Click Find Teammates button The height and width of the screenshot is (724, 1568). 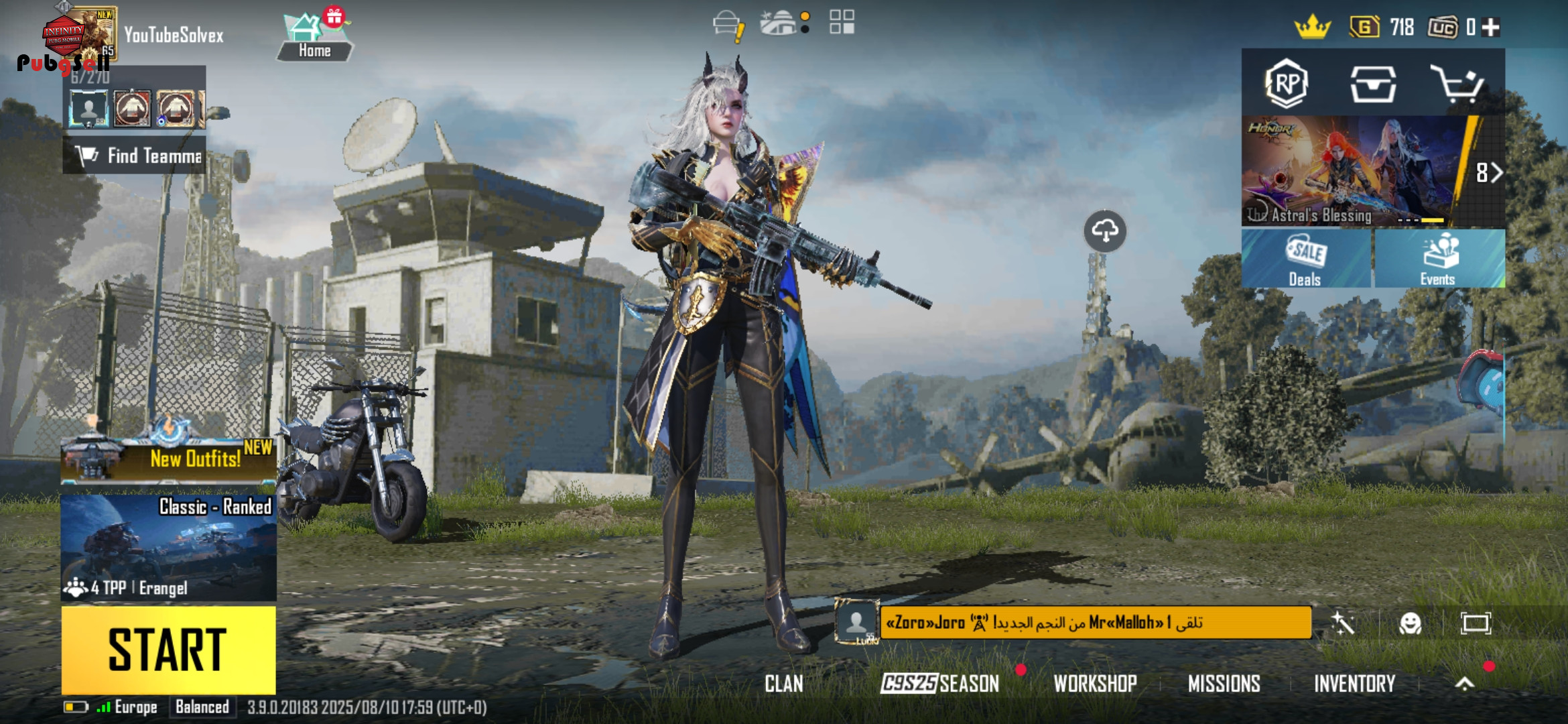pos(135,156)
